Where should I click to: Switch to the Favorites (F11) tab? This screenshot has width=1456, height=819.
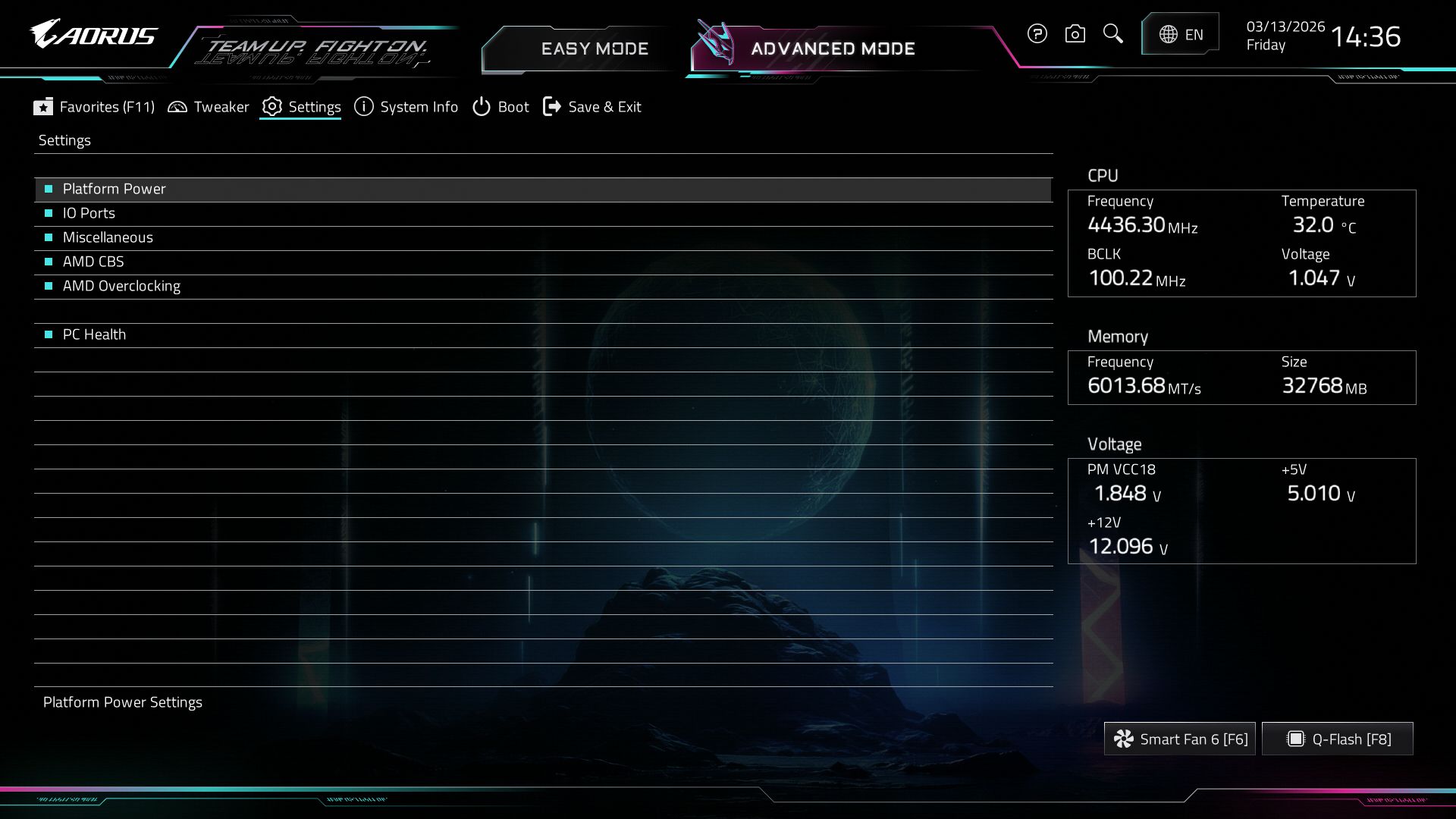94,107
